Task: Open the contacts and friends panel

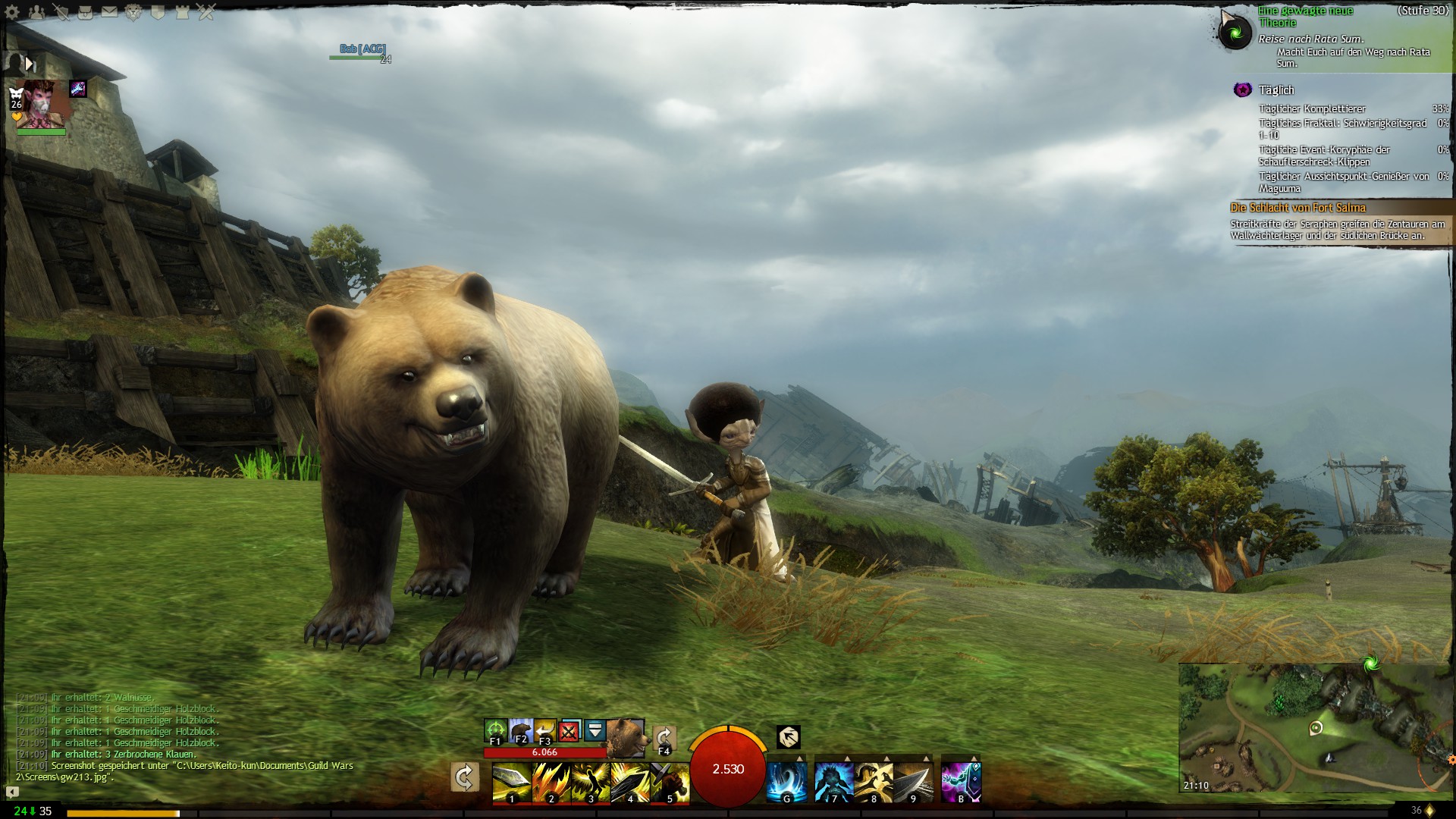Action: 36,12
